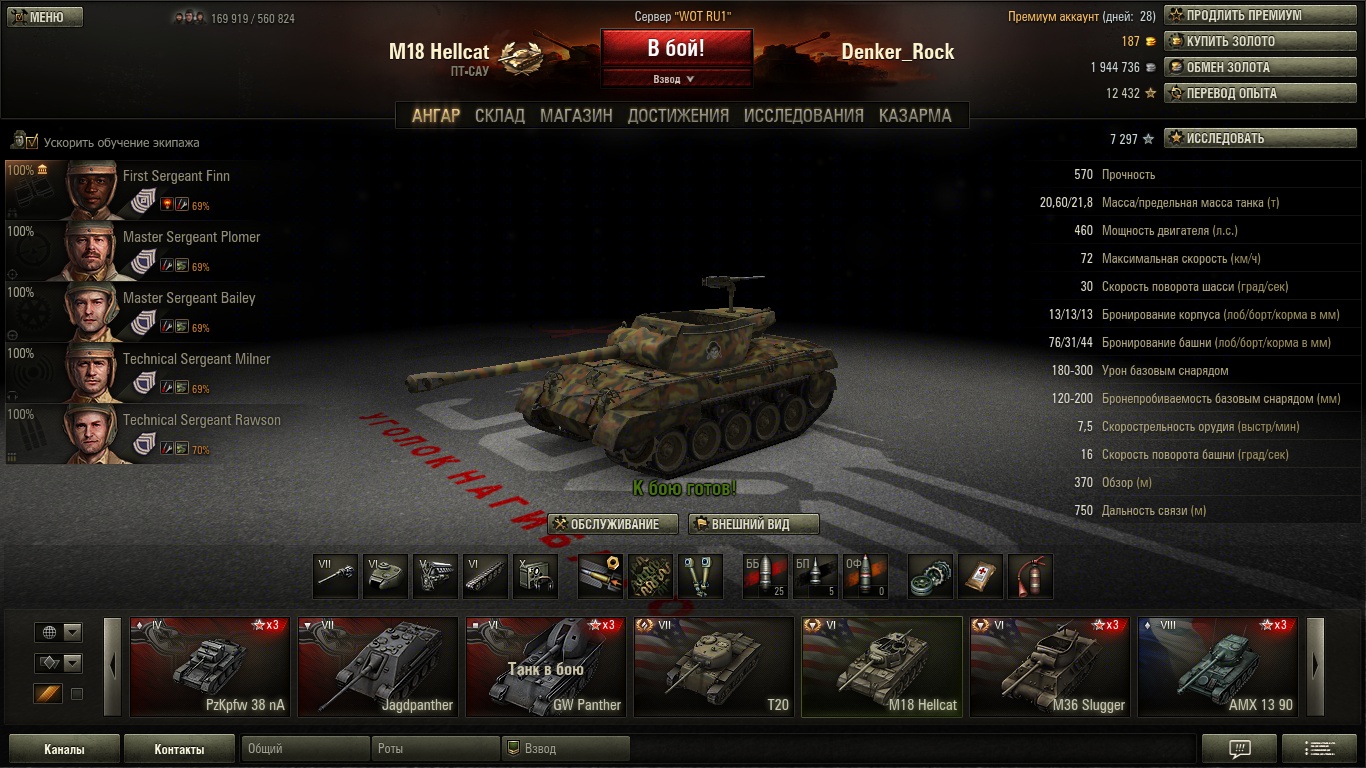Select the Jagdpanther in the carousel
Viewport: 1366px width, 768px height.
[378, 667]
